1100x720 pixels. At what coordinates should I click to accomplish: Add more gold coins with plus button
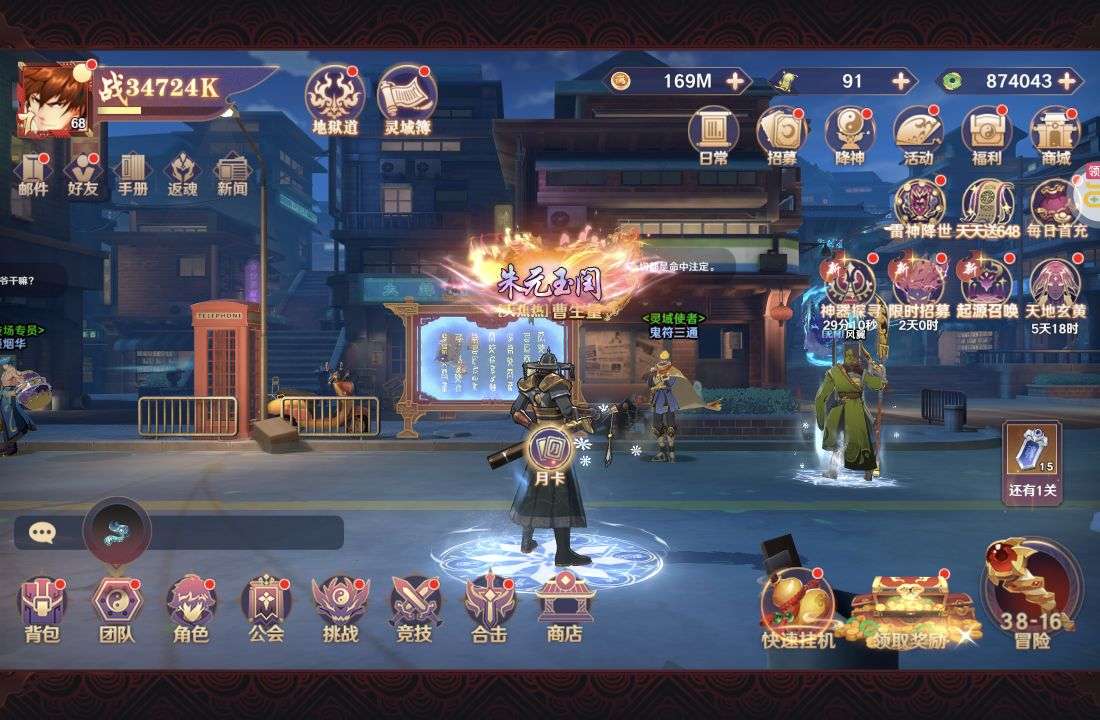pyautogui.click(x=736, y=81)
